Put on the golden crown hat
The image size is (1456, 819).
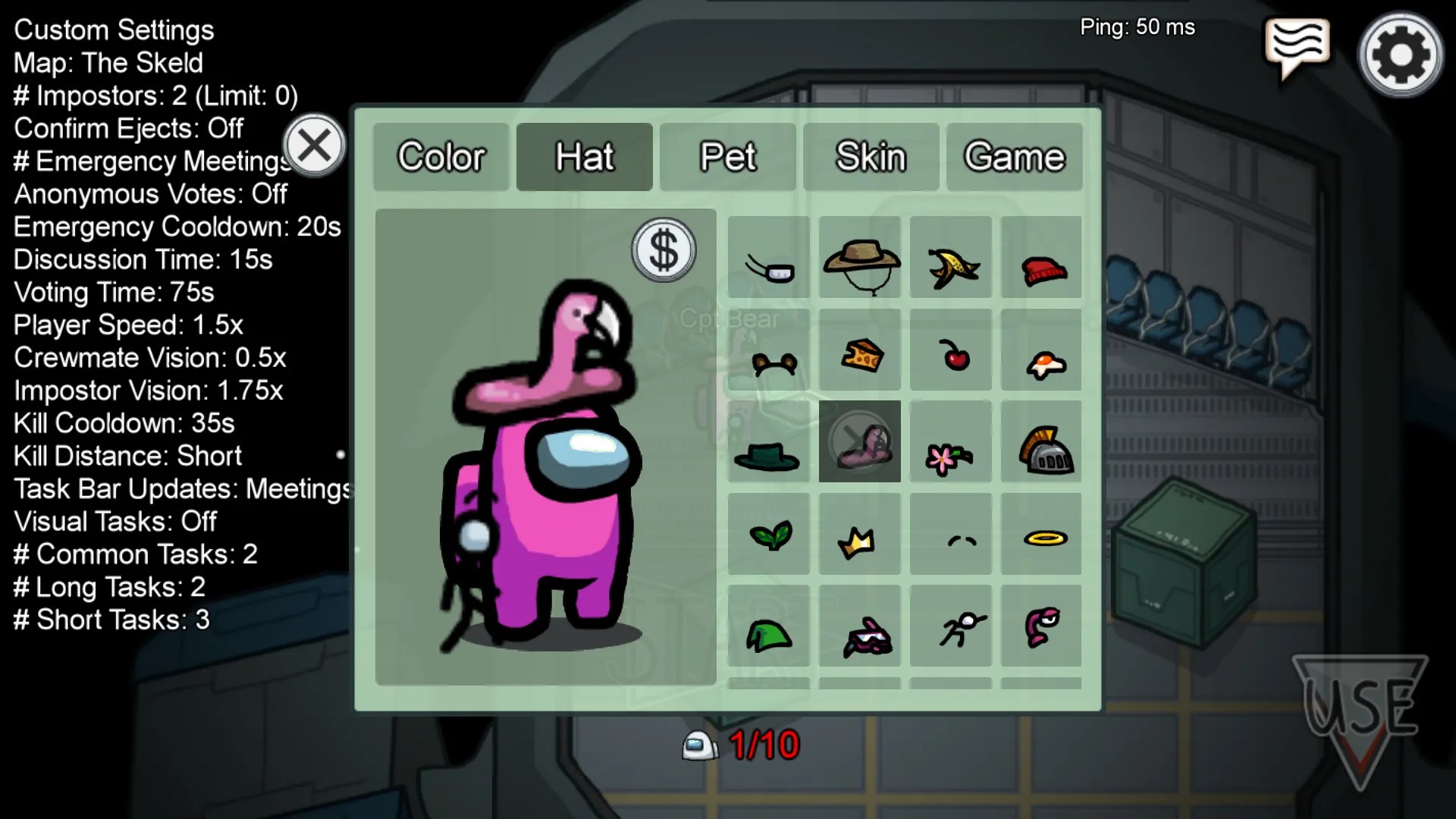pos(859,538)
